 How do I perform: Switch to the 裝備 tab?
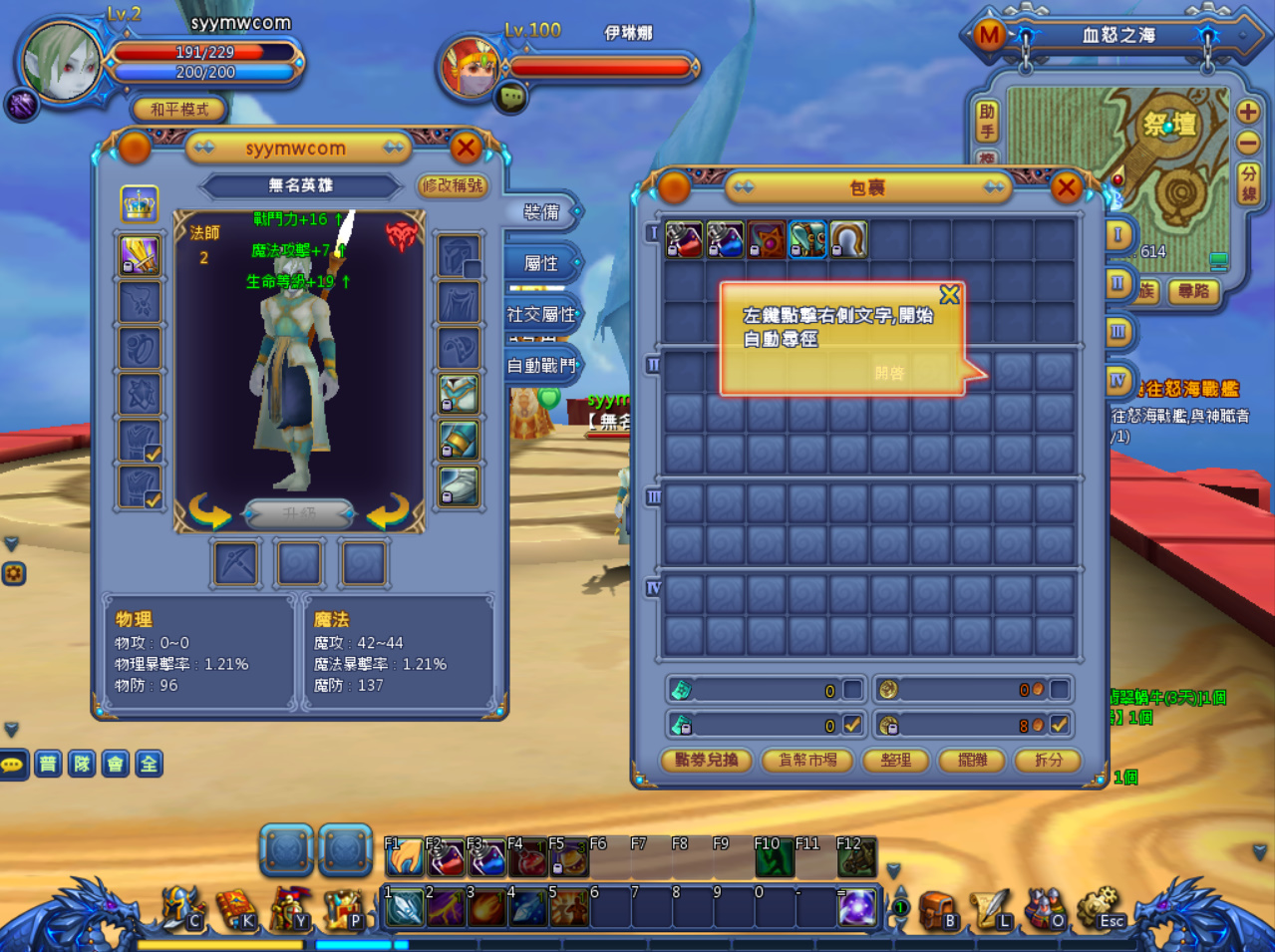541,212
